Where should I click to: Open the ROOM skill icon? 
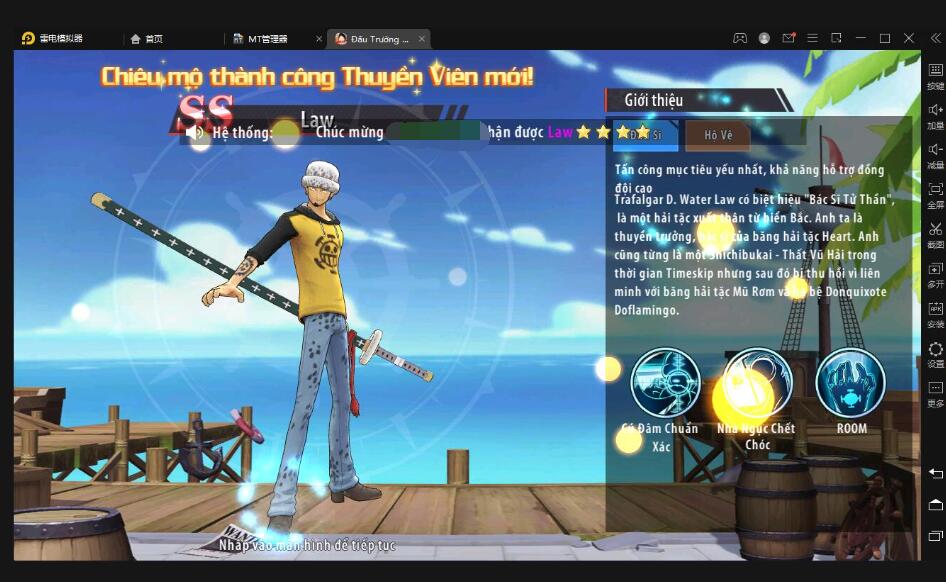[x=851, y=382]
